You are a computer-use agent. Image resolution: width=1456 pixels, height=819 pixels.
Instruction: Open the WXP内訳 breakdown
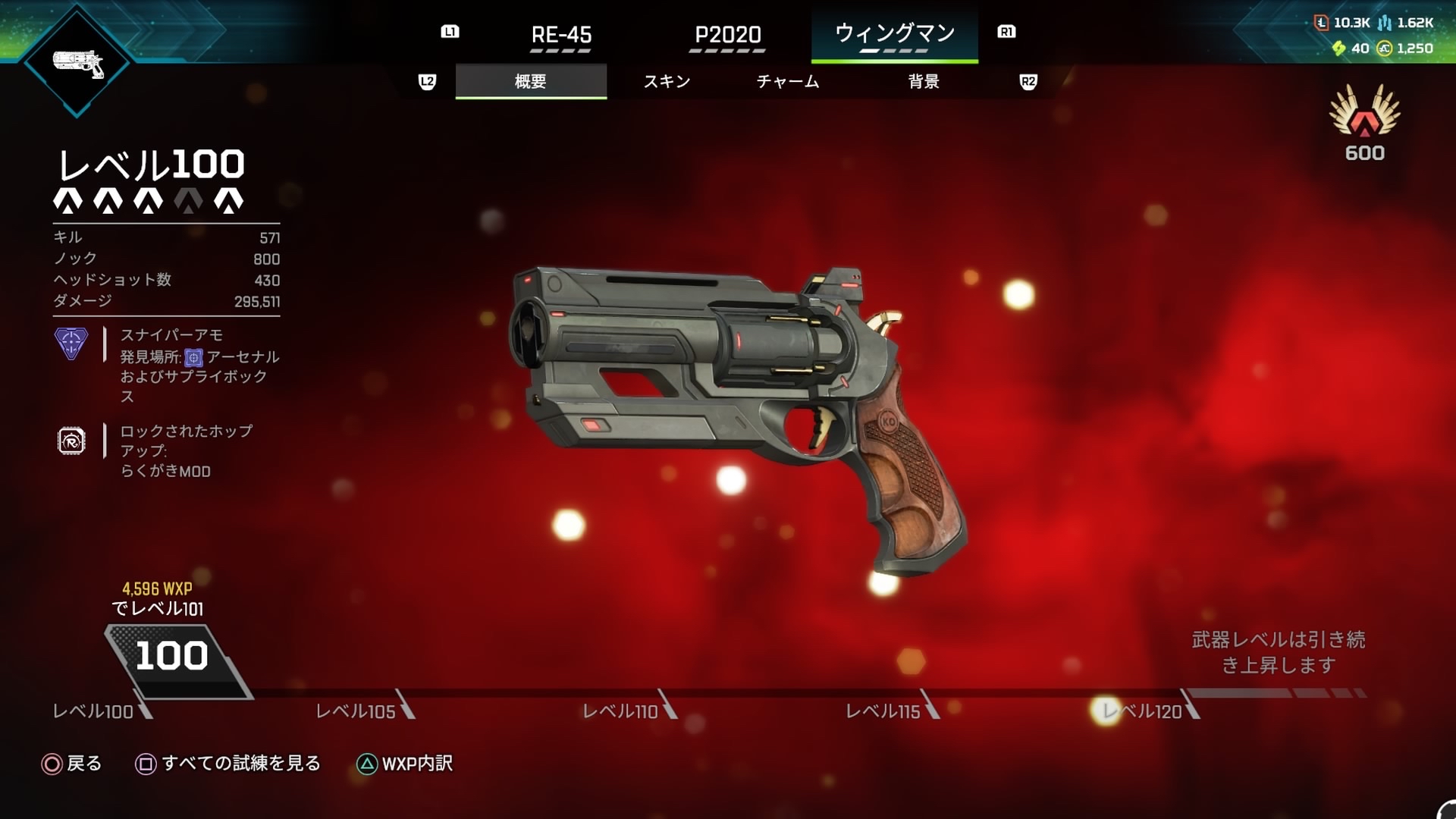click(x=405, y=764)
